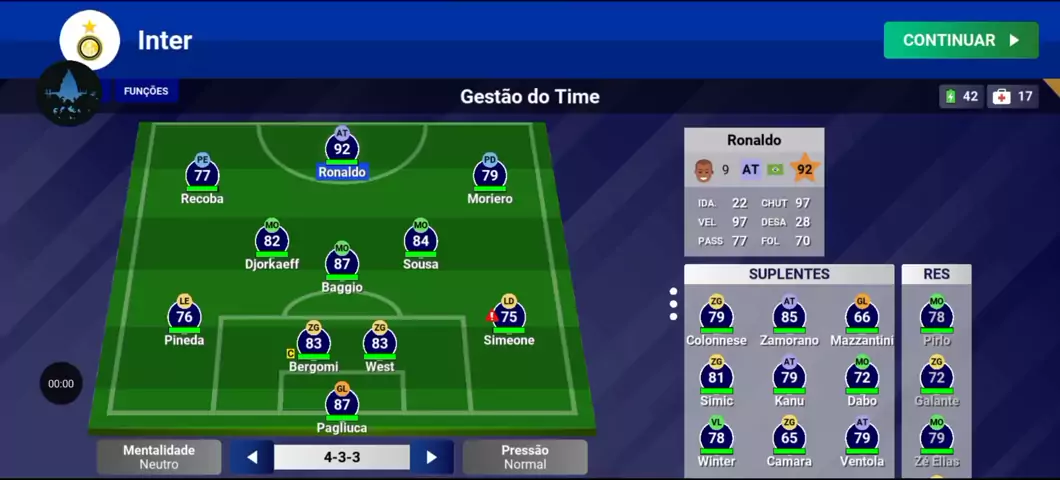Select captain Bergomi in defense
The image size is (1060, 480).
point(313,344)
